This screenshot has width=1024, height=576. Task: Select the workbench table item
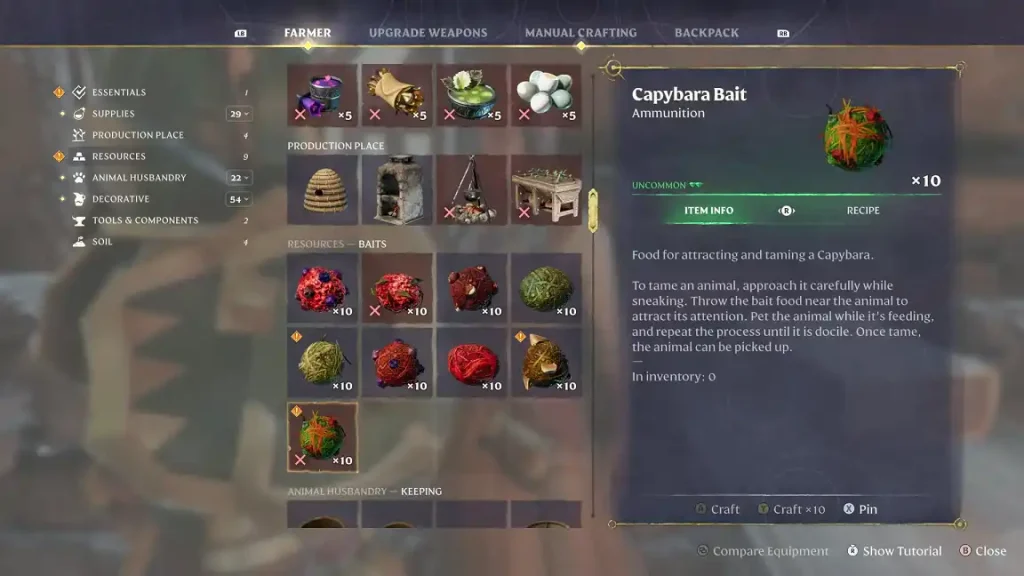546,189
